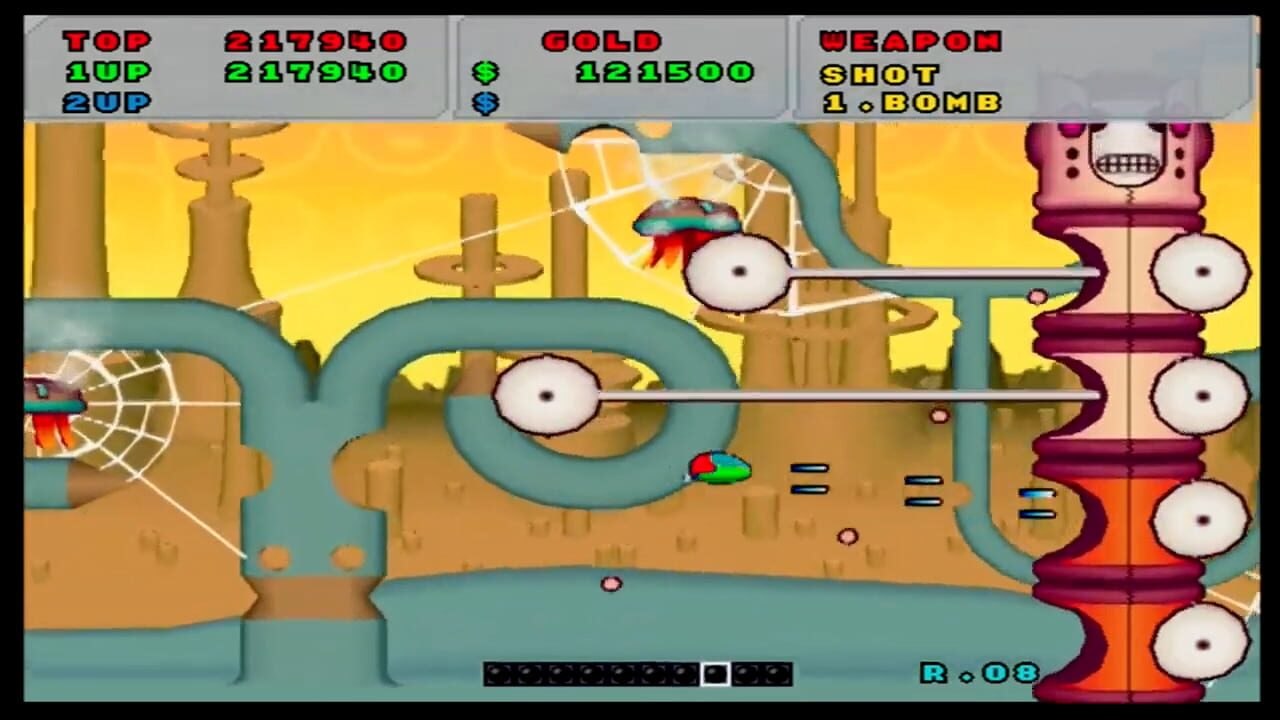Click the highlighted square on the stage radar
1280x720 pixels.
click(x=716, y=674)
